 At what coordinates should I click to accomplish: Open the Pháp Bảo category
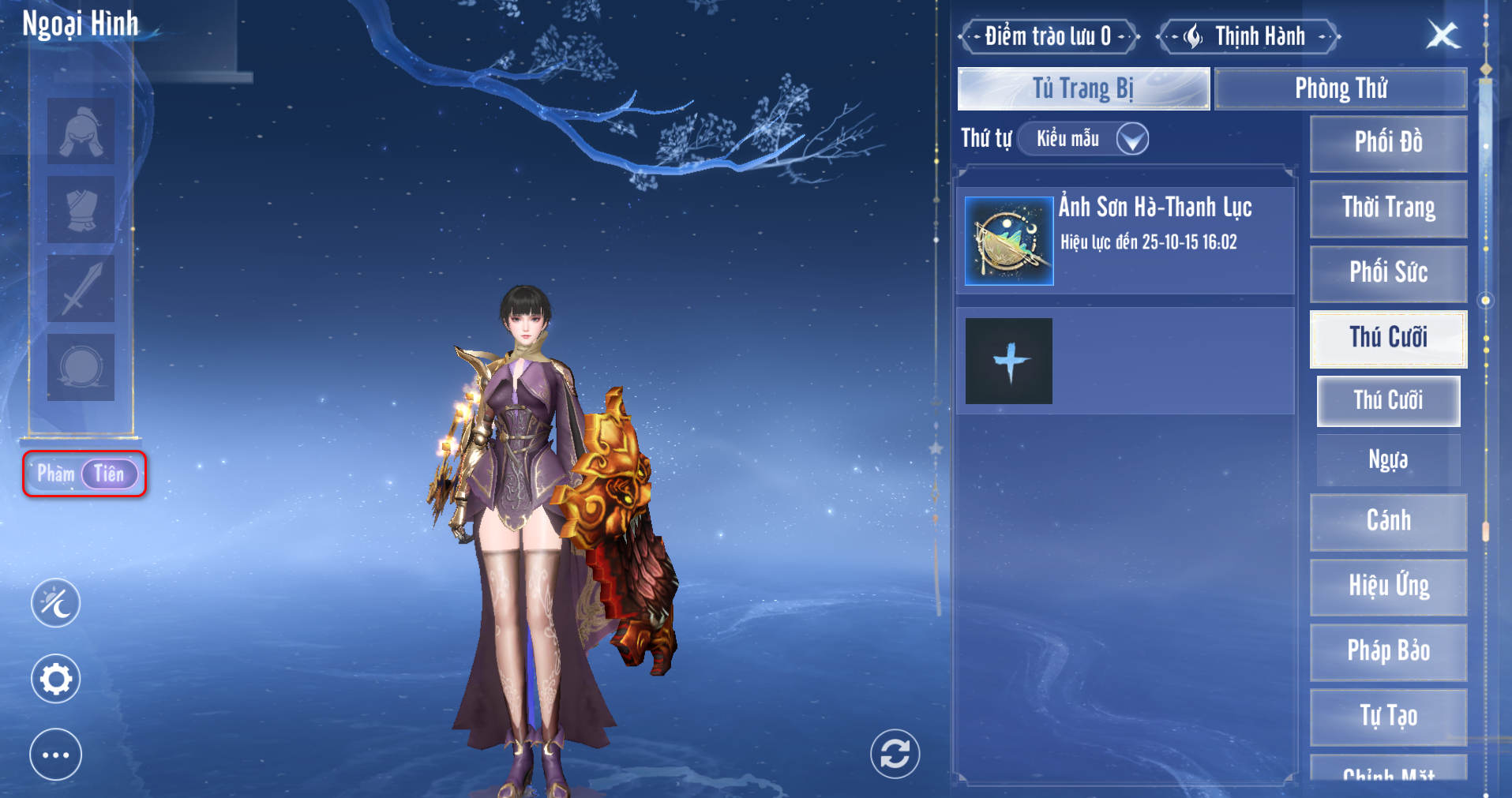[1388, 651]
